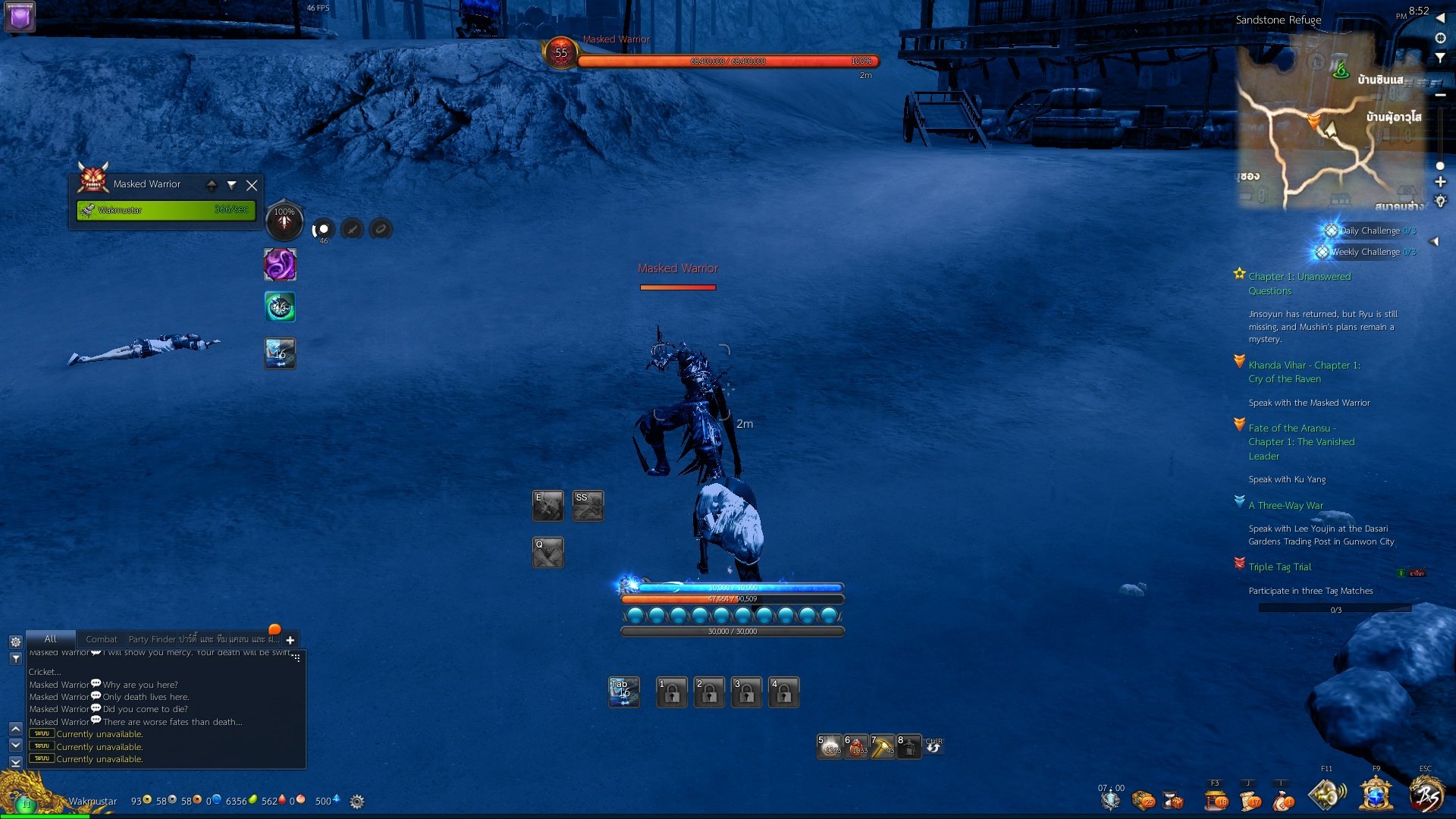This screenshot has width=1456, height=819.
Task: Open the Daily Challenge tracker
Action: point(1369,231)
